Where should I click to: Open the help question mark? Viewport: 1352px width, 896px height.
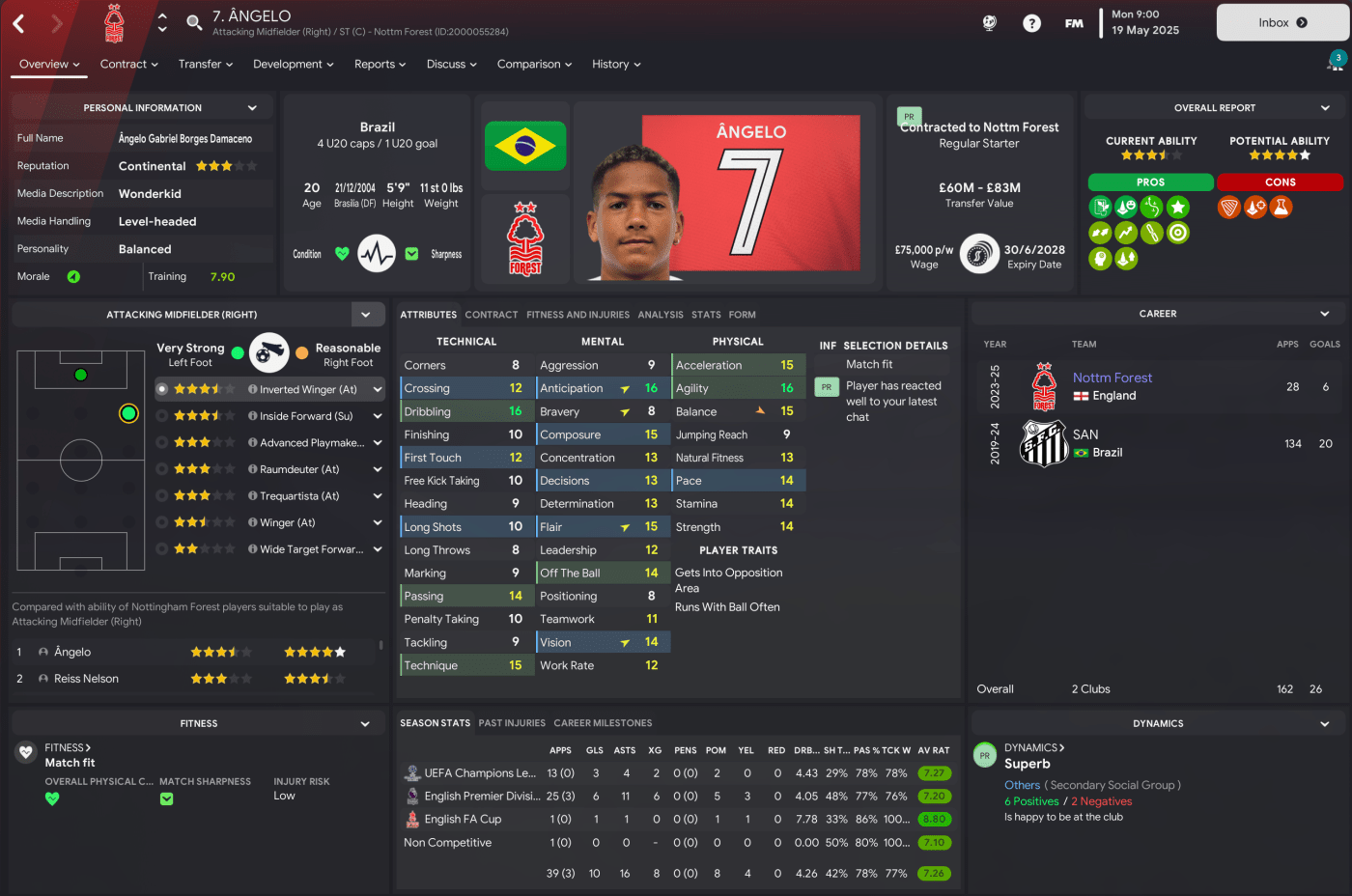coord(1031,23)
